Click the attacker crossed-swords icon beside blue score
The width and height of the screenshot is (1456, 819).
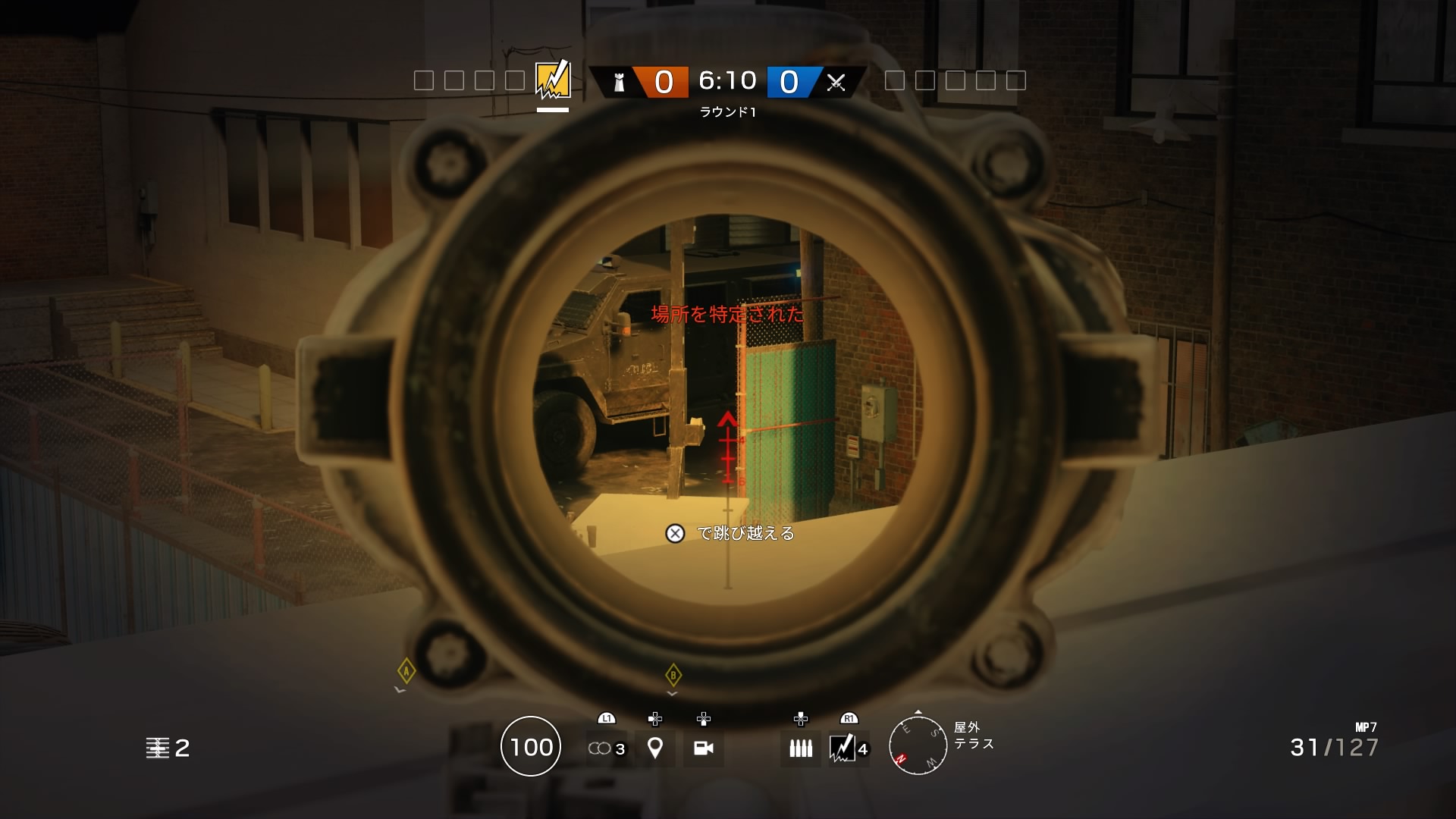(x=838, y=81)
